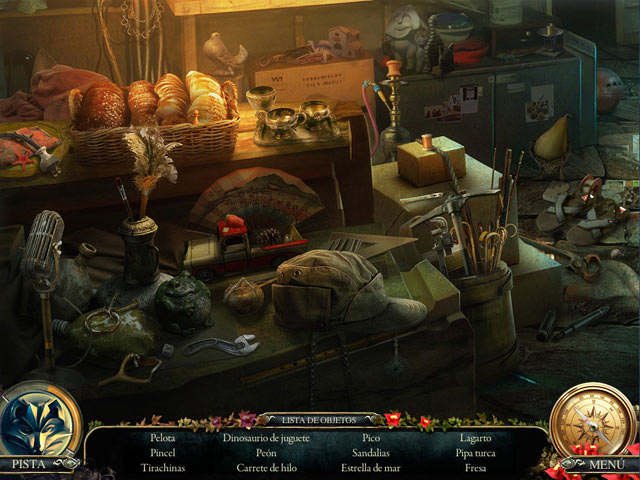This screenshot has height=480, width=640.
Task: Click "Pipa turca" in the list
Action: pyautogui.click(x=476, y=453)
